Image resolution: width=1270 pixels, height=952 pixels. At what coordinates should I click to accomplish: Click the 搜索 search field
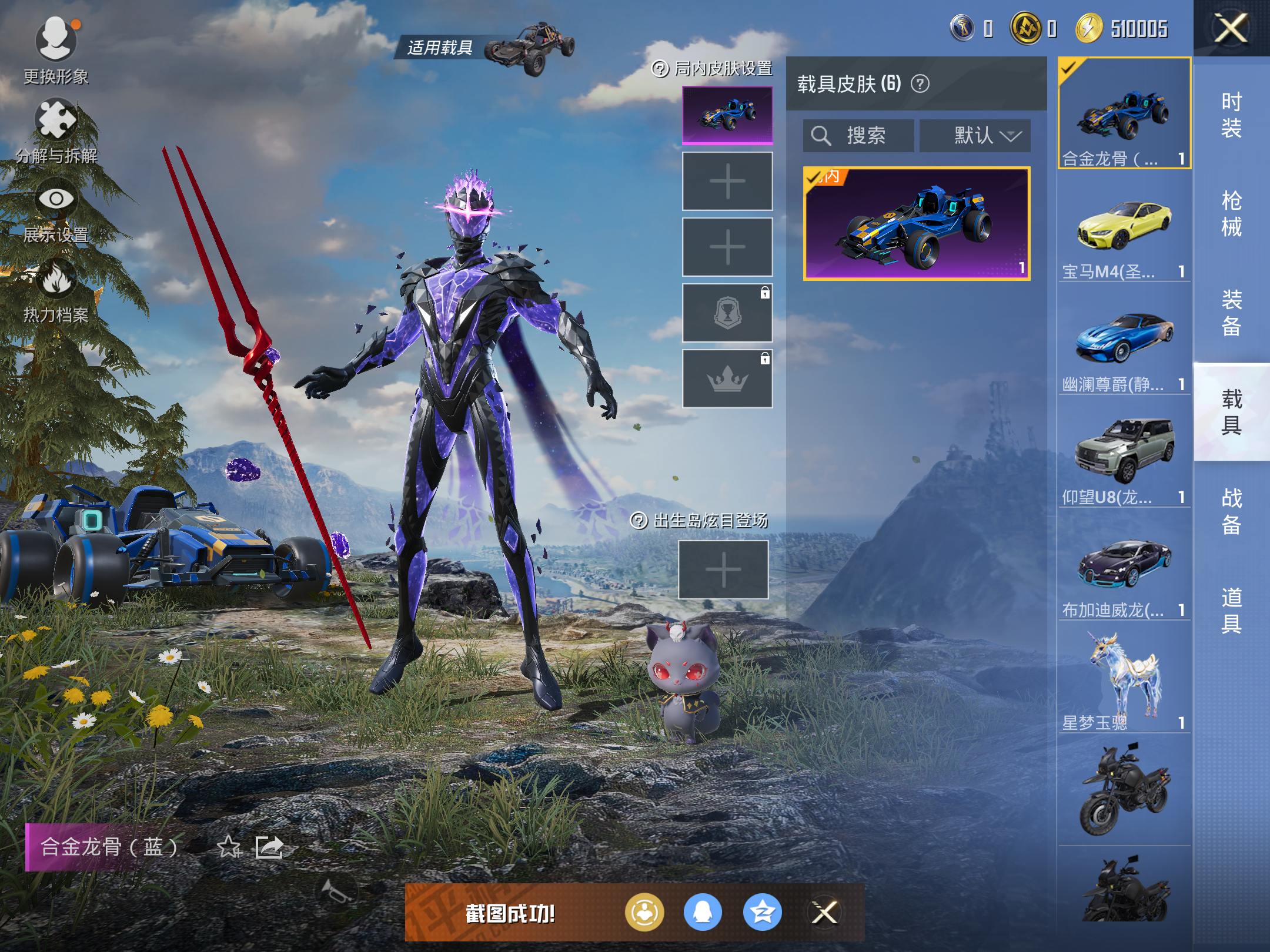858,136
